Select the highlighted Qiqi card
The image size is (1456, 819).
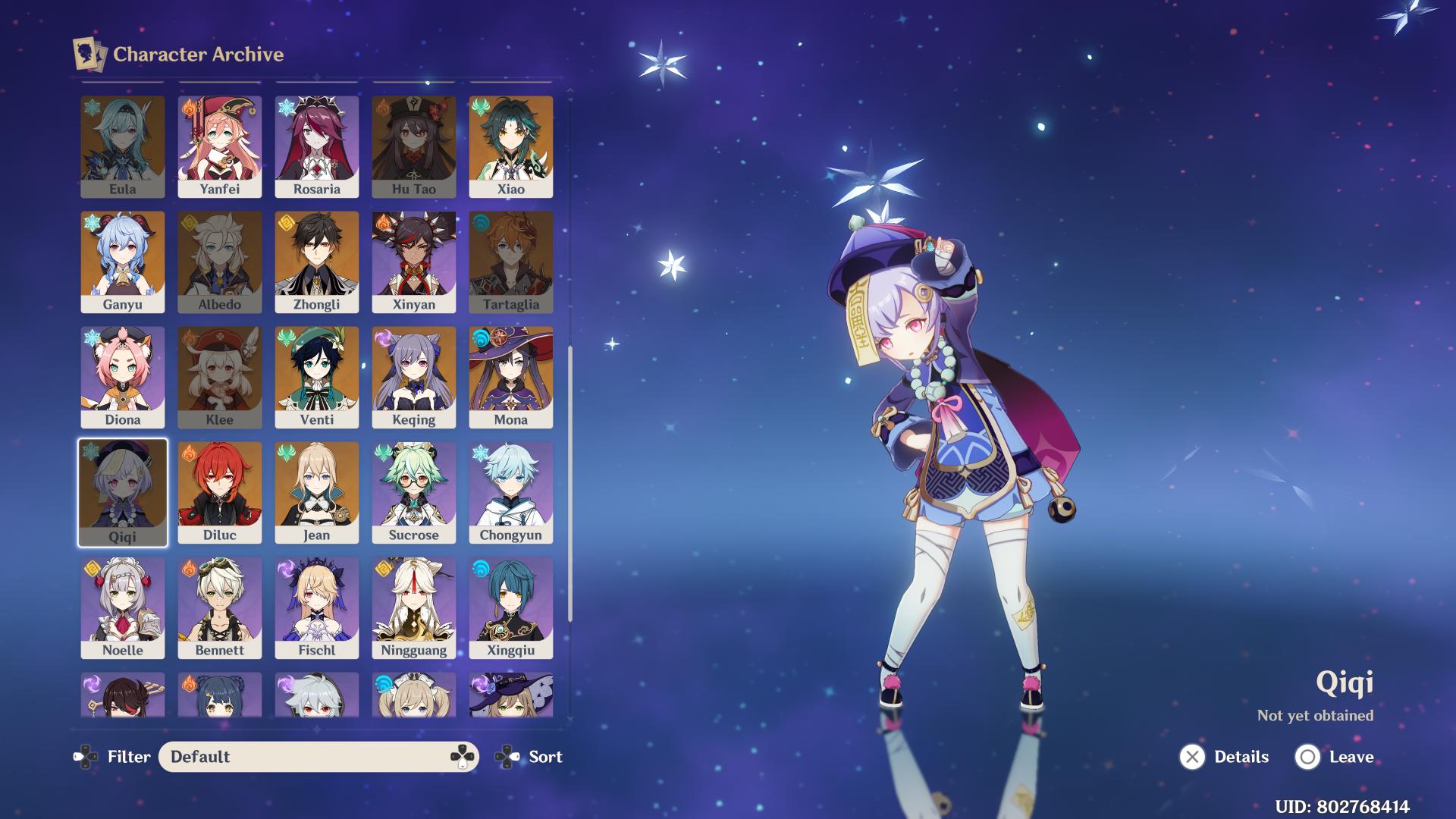122,491
